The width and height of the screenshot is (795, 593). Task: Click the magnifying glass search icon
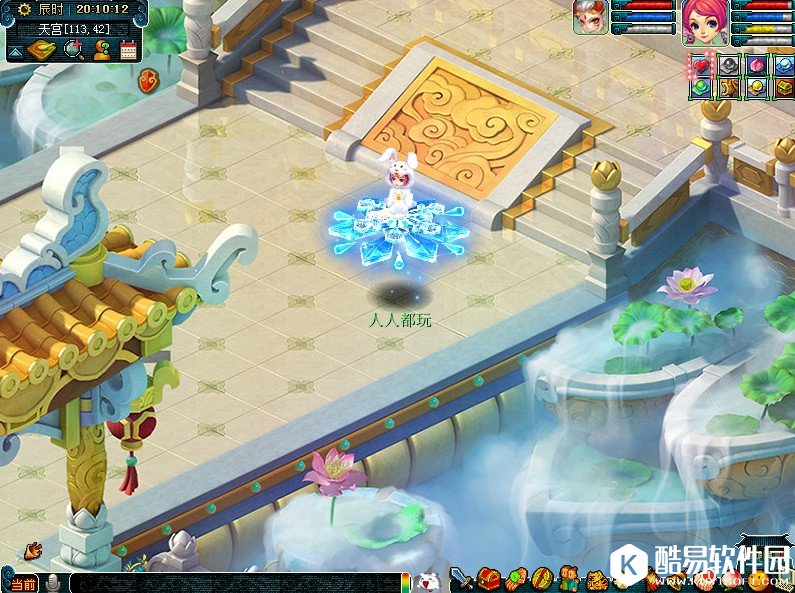[x=74, y=50]
